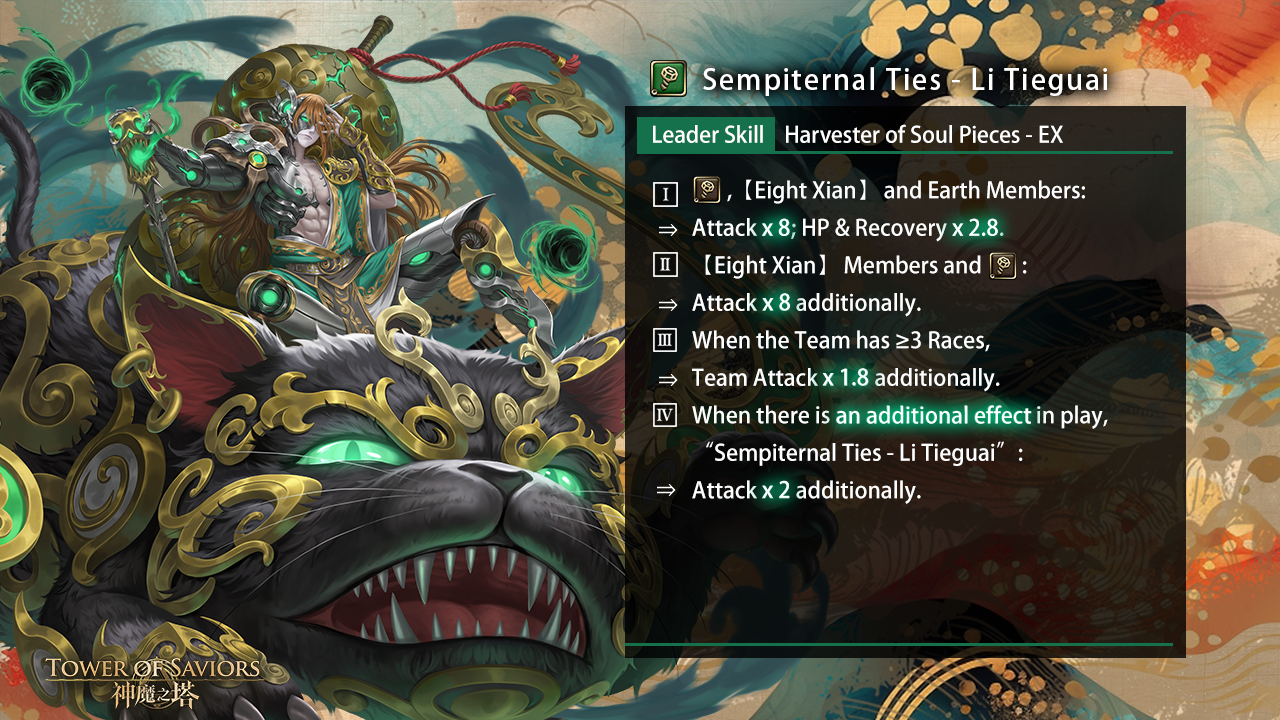1280x720 pixels.
Task: Select the Leader Skill tab
Action: point(706,135)
